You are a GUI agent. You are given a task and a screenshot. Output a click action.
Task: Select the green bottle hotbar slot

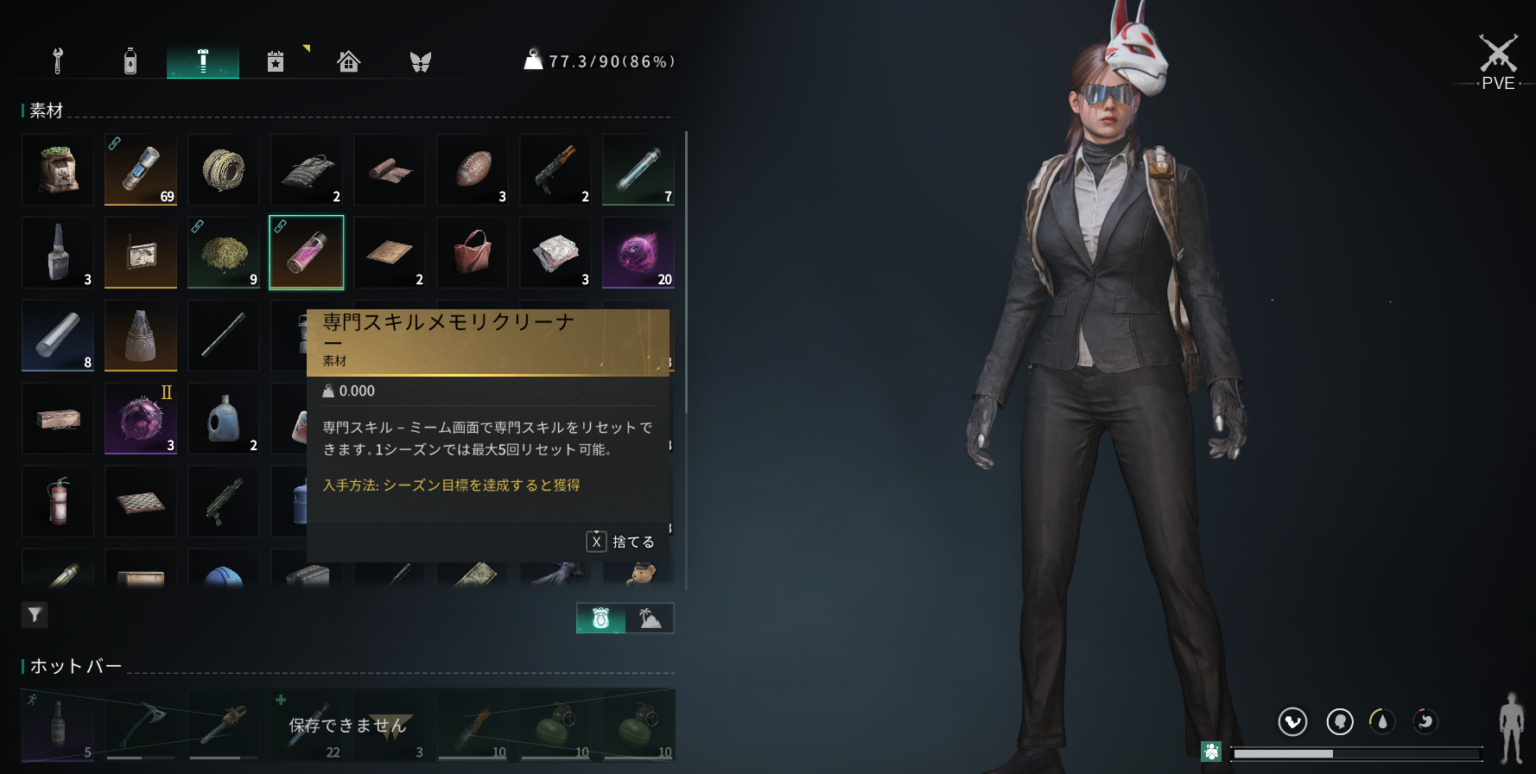pyautogui.click(x=58, y=725)
